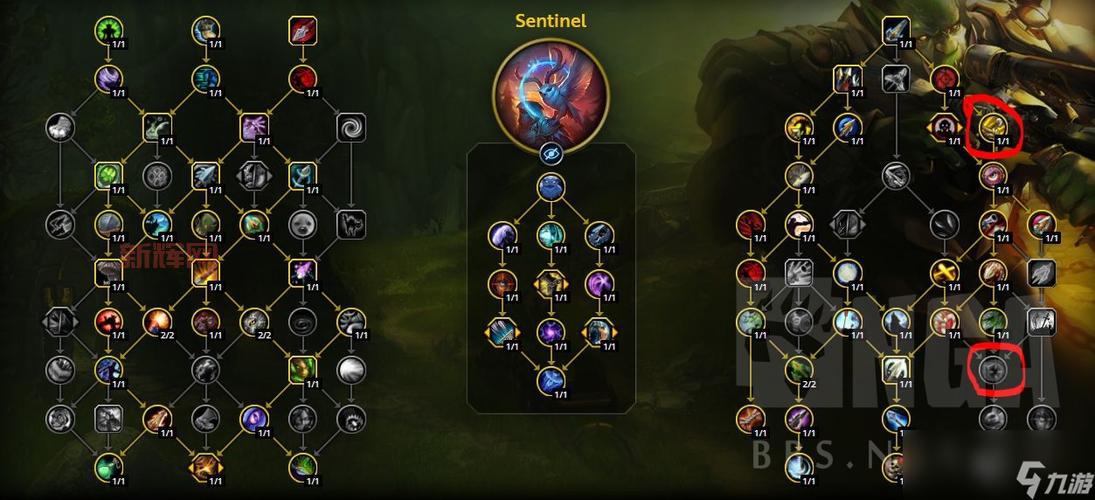
Task: Select the red-circled yellow talent near the rifle
Action: tap(993, 127)
